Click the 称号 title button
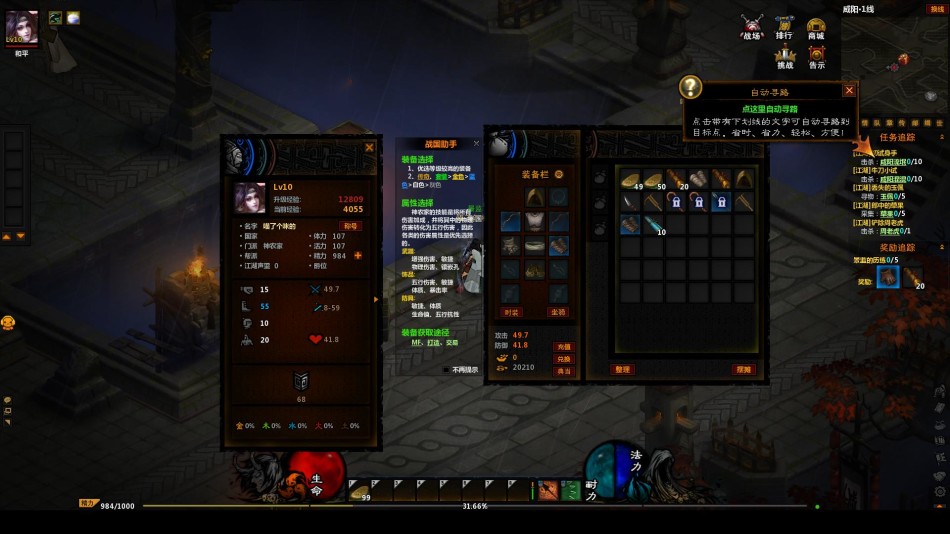 click(351, 226)
